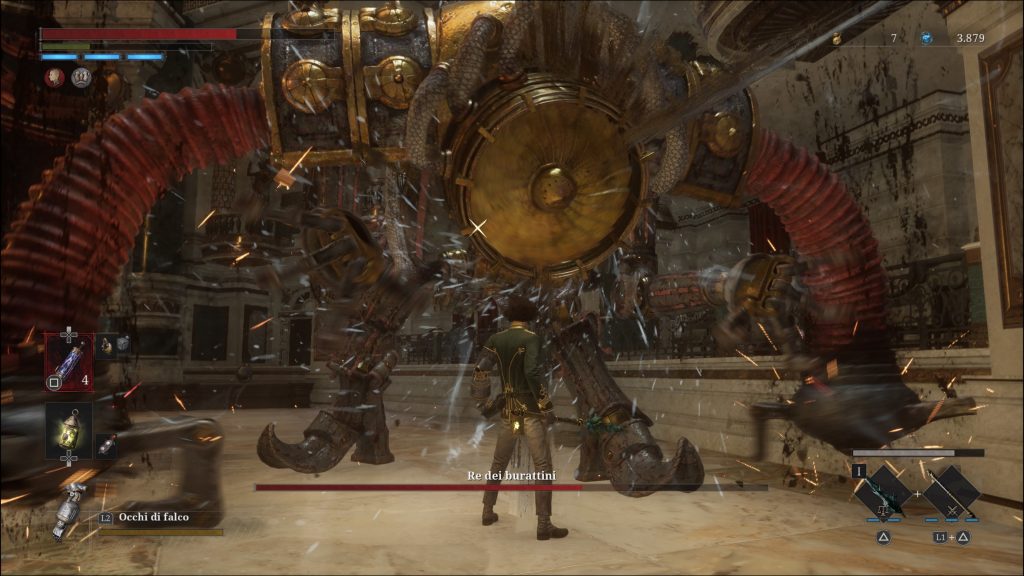Click the grey crown status icon
Image resolution: width=1024 pixels, height=576 pixels.
click(x=80, y=76)
